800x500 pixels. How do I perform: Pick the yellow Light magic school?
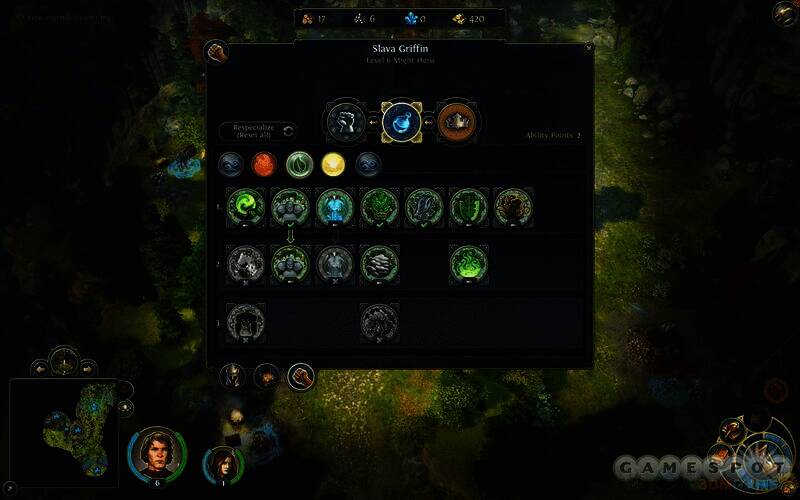pos(334,163)
